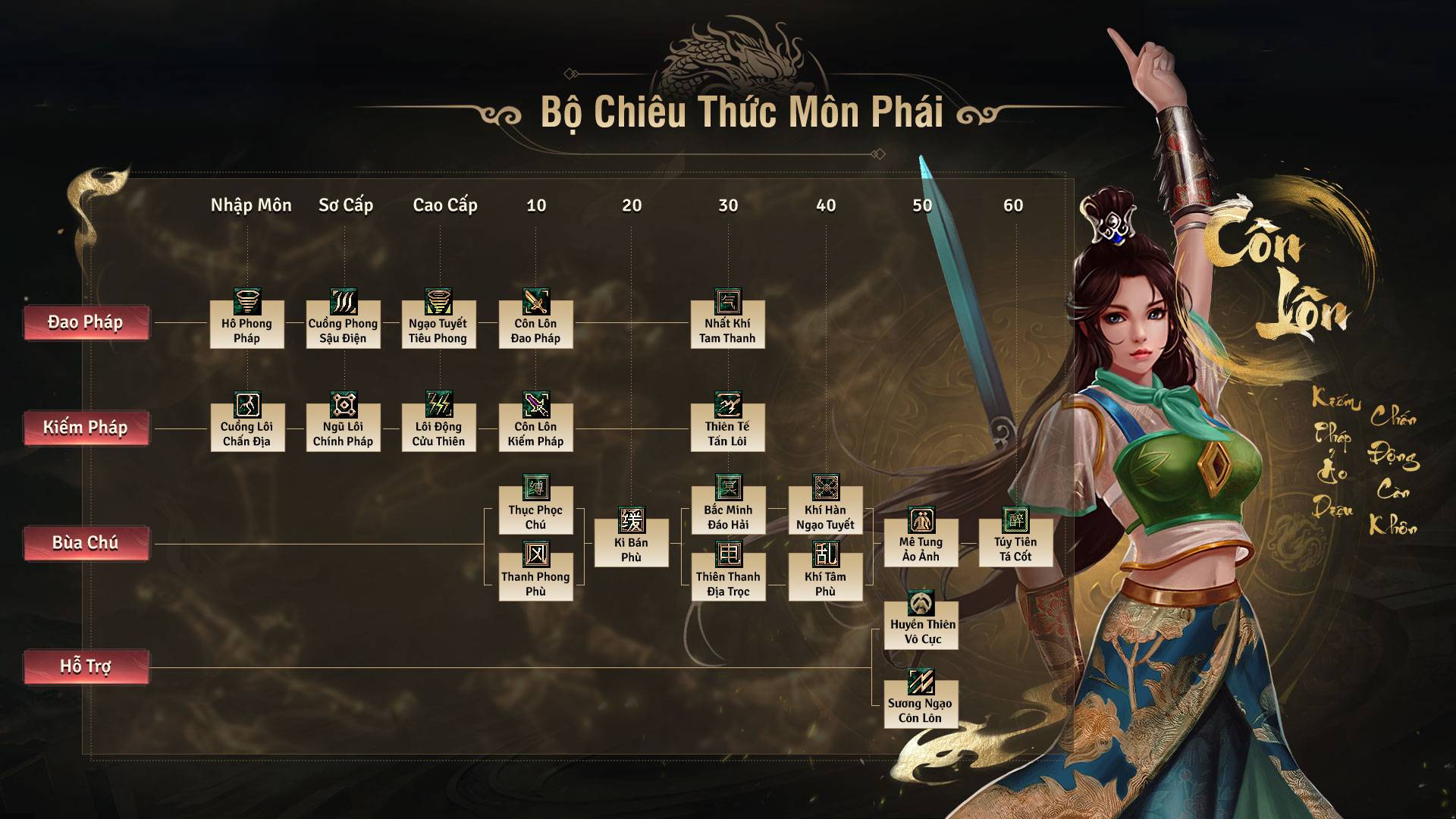Select the Đao Pháp category label
This screenshot has width=1456, height=819.
coord(86,323)
